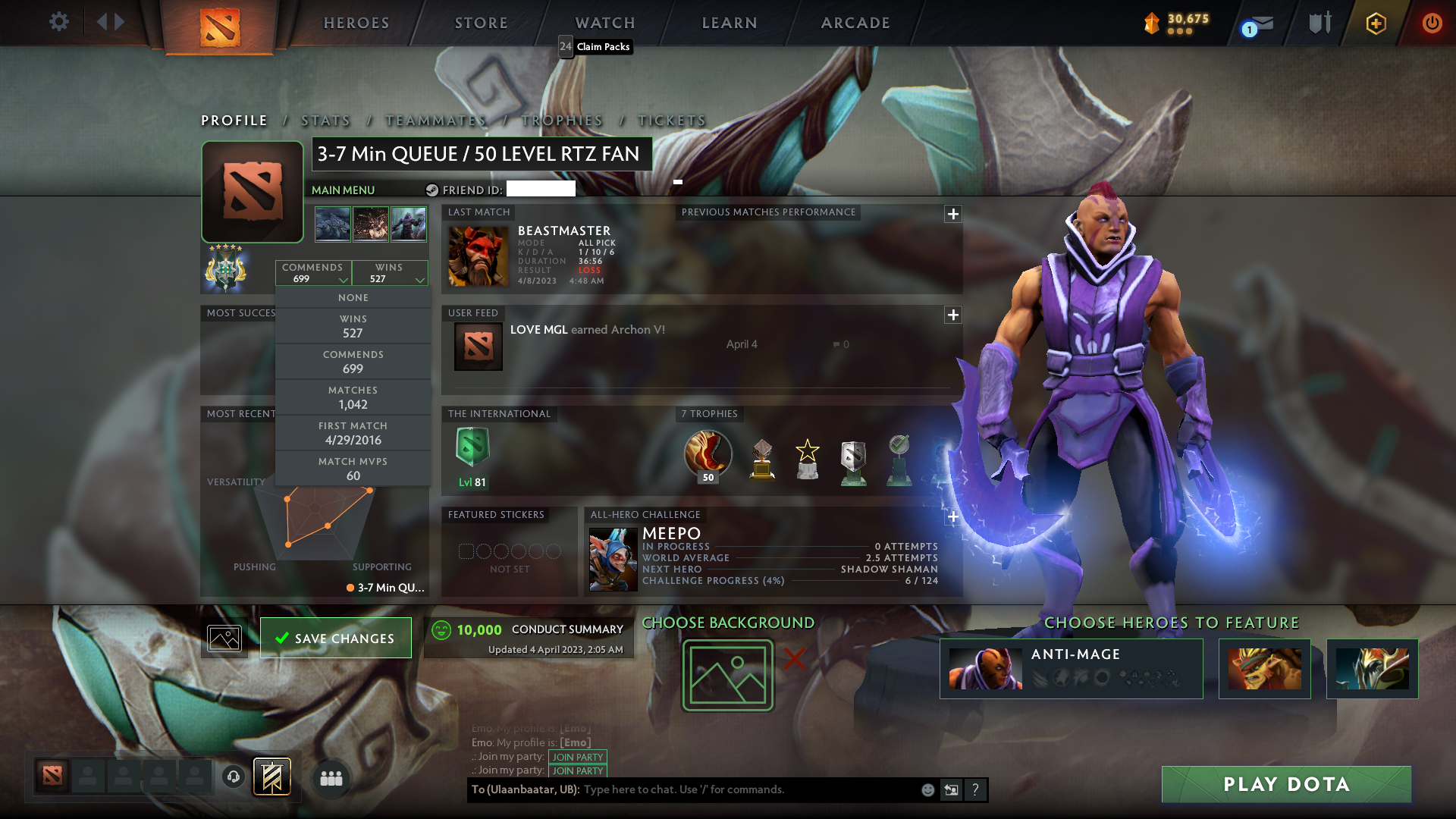1456x819 pixels.
Task: Open the COMMENDS stat dropdown
Action: point(313,272)
